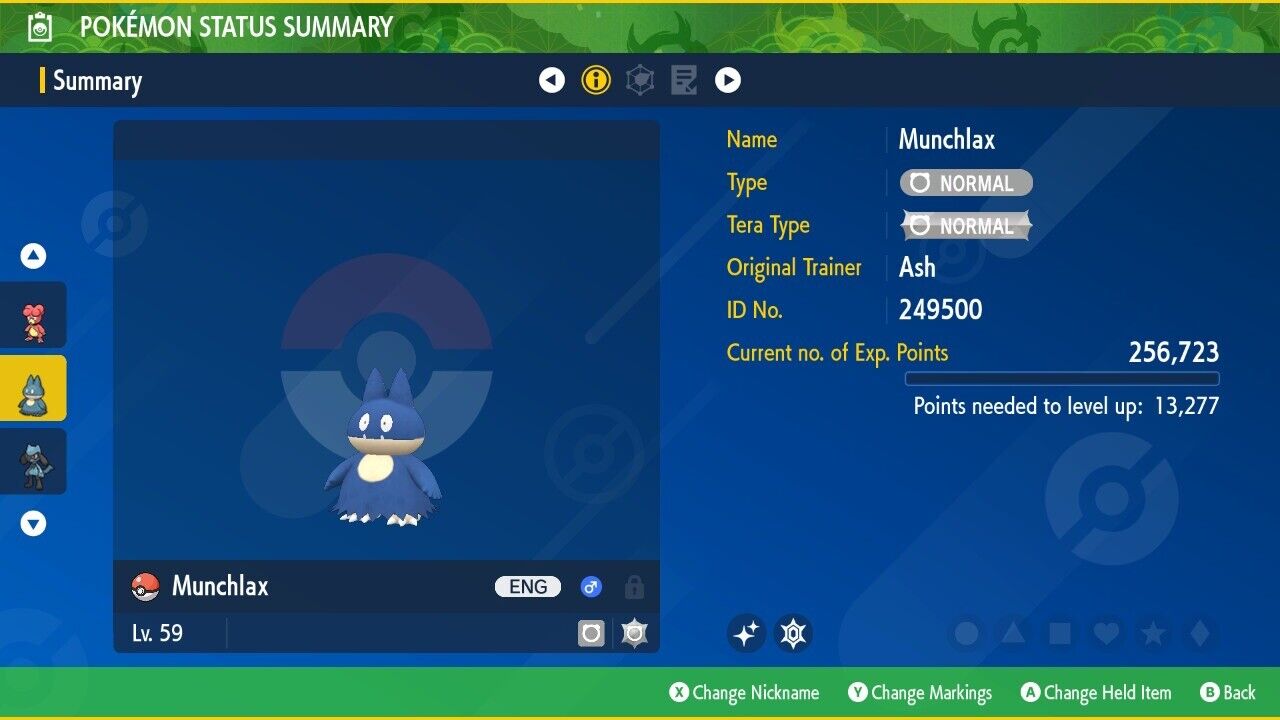
Task: Switch to the stats hexagon tab
Action: pyautogui.click(x=640, y=80)
